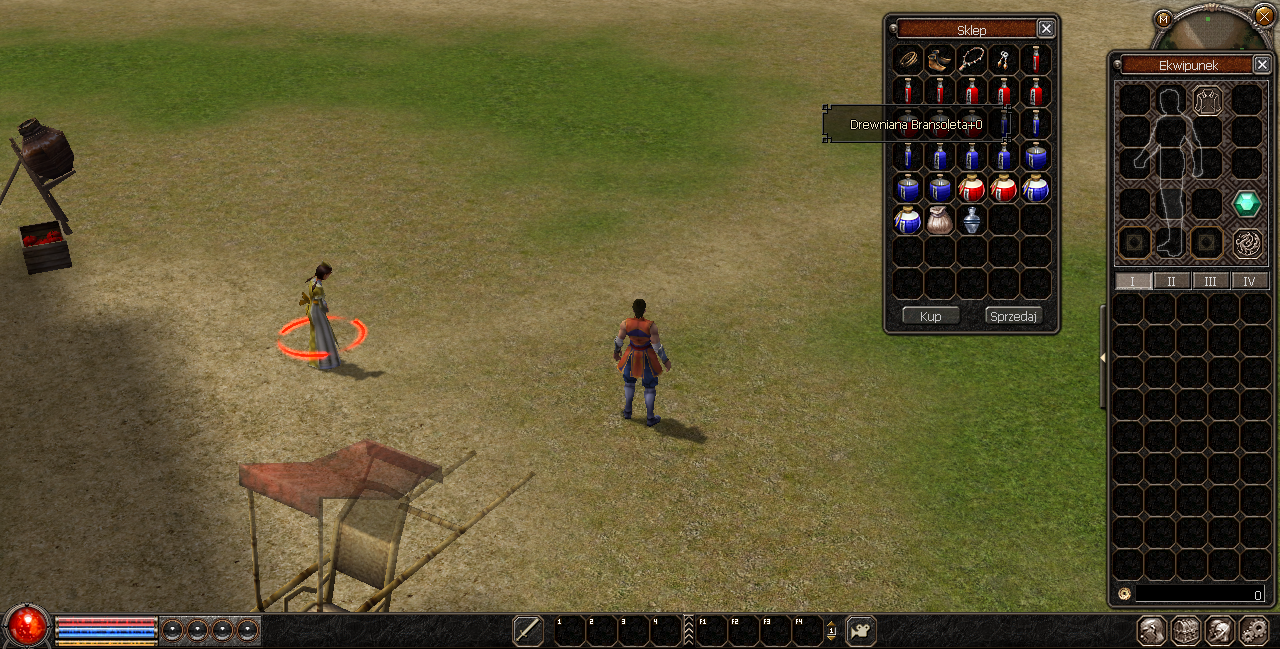Open the gear settings button

1253,630
